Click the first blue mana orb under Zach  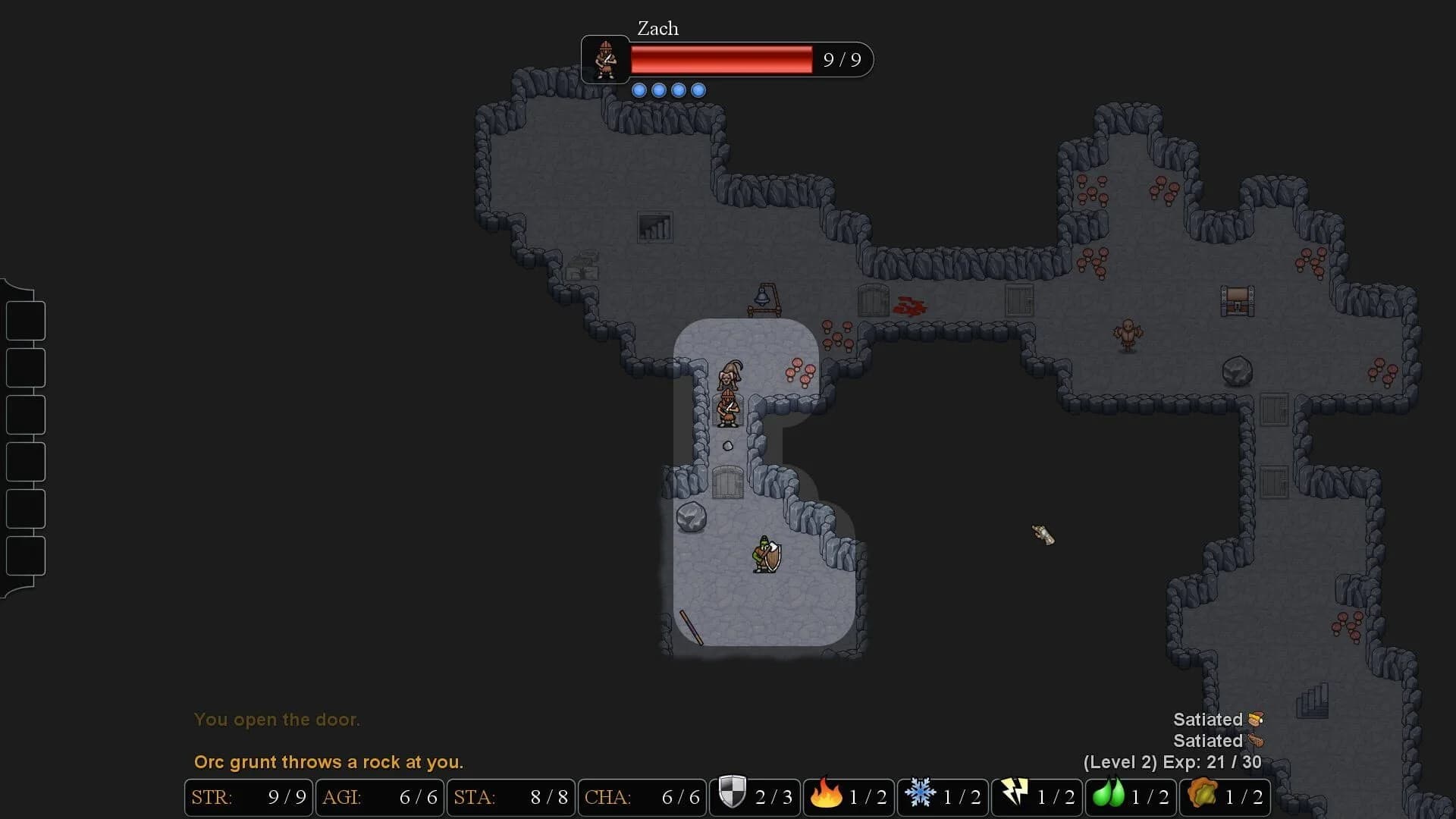[x=641, y=89]
